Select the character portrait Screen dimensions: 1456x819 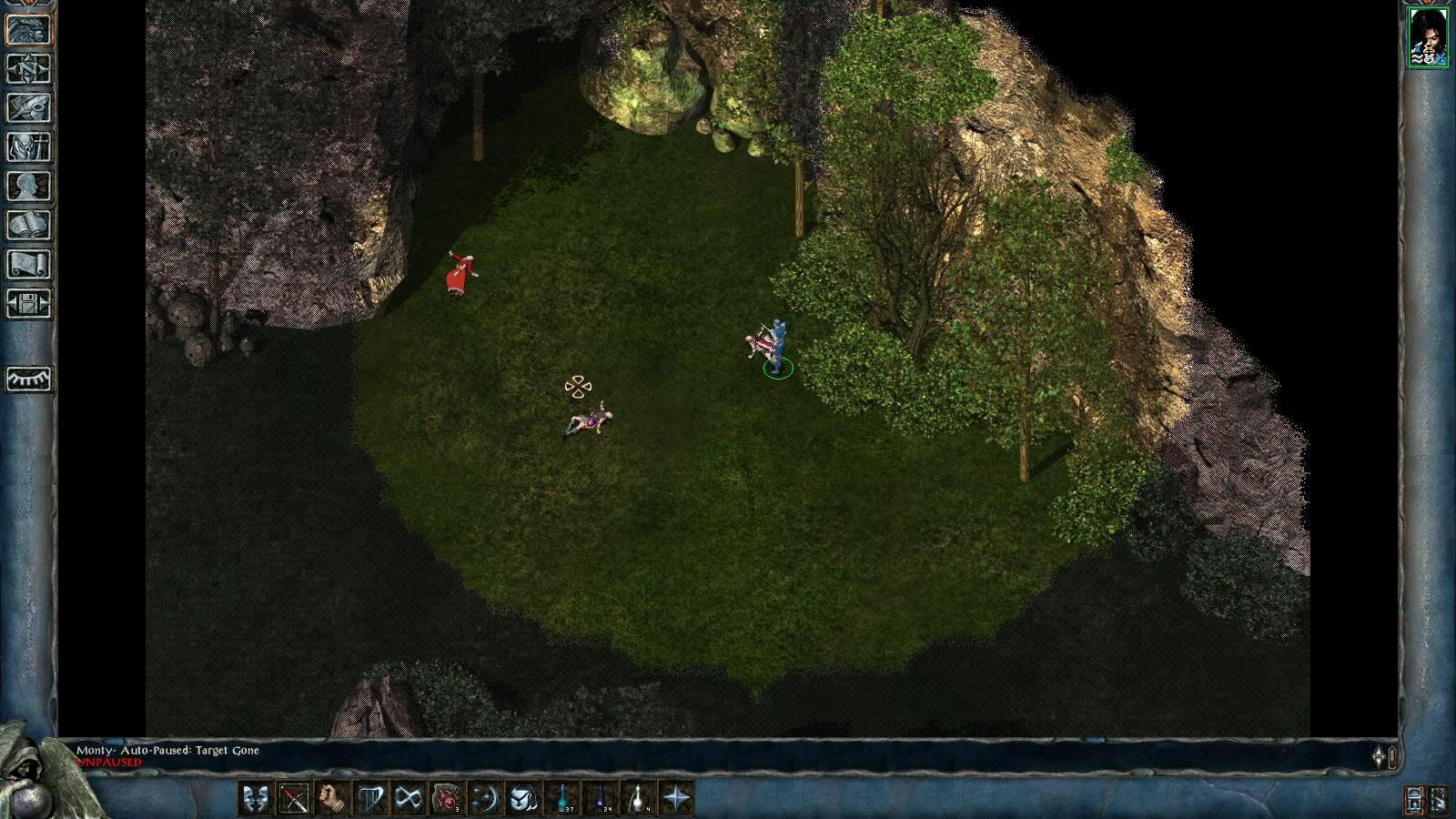coord(1428,37)
